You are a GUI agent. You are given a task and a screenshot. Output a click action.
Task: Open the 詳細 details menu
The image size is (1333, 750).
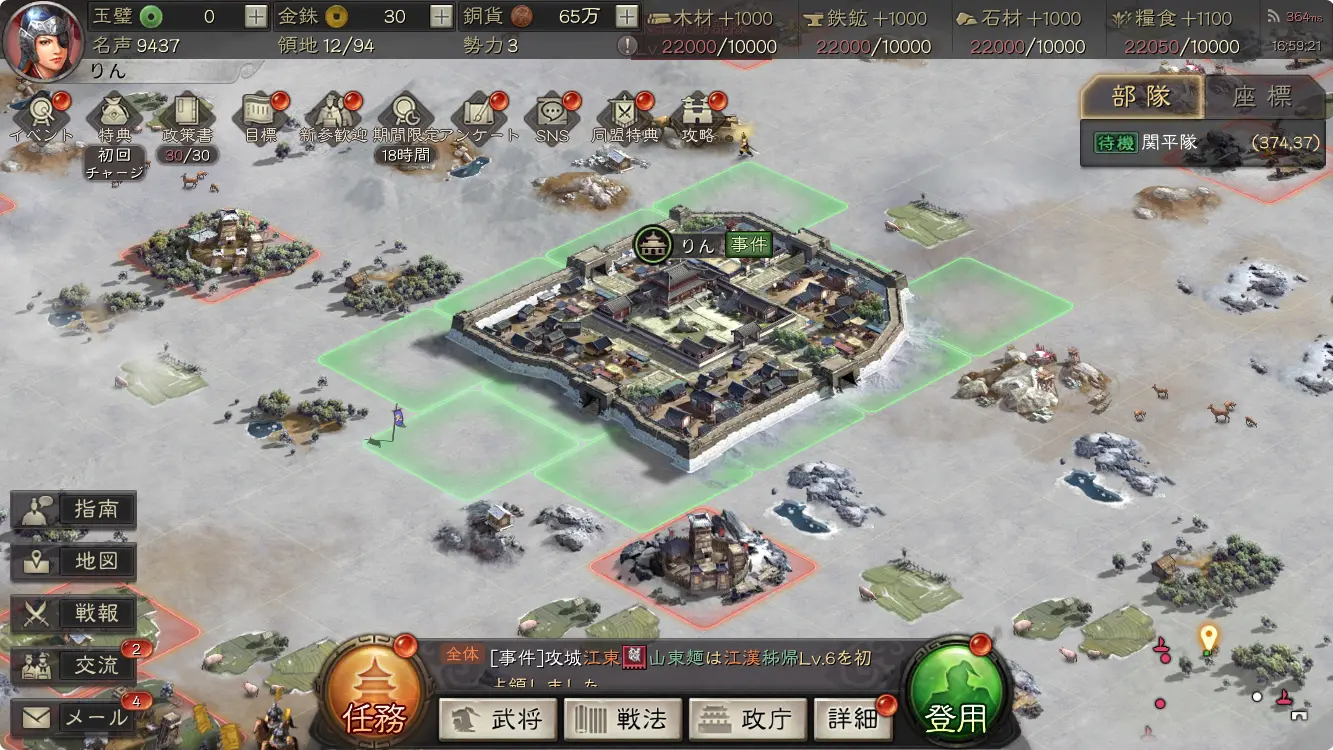tap(853, 719)
